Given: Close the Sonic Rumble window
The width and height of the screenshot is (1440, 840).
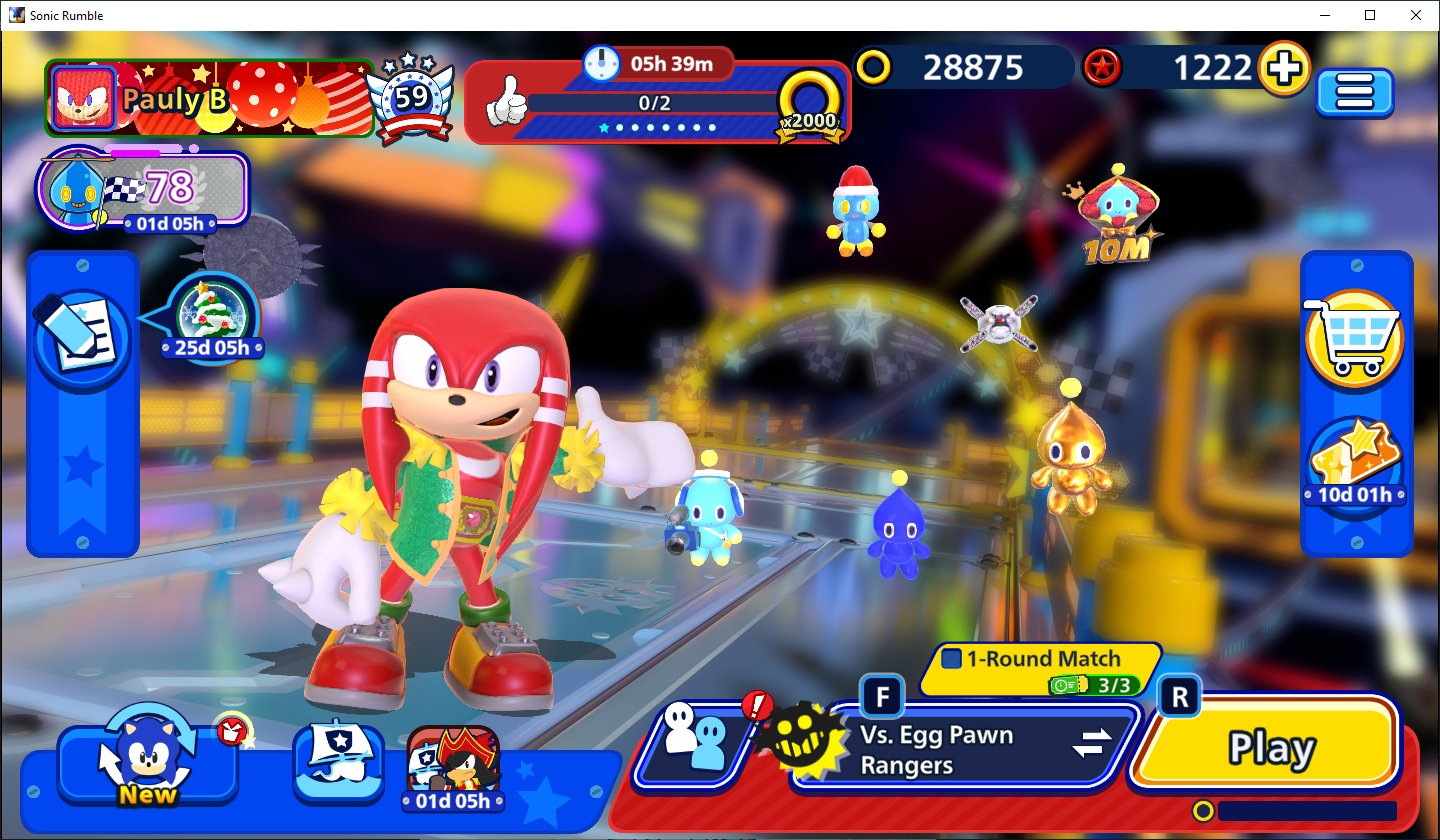Looking at the screenshot, I should [1415, 15].
